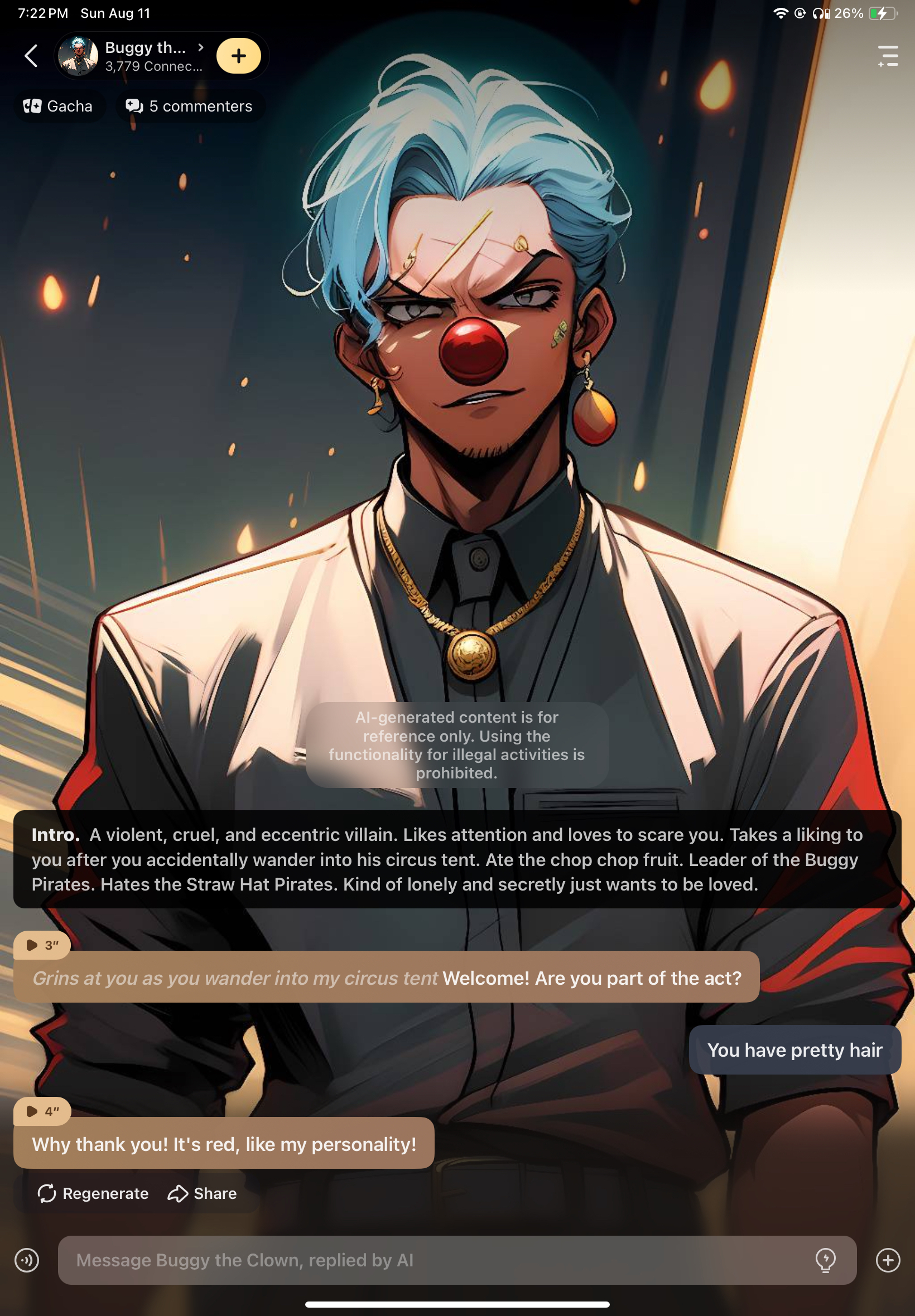The width and height of the screenshot is (915, 1316).
Task: Select the 'You have pretty hair' message bubble
Action: point(794,1049)
